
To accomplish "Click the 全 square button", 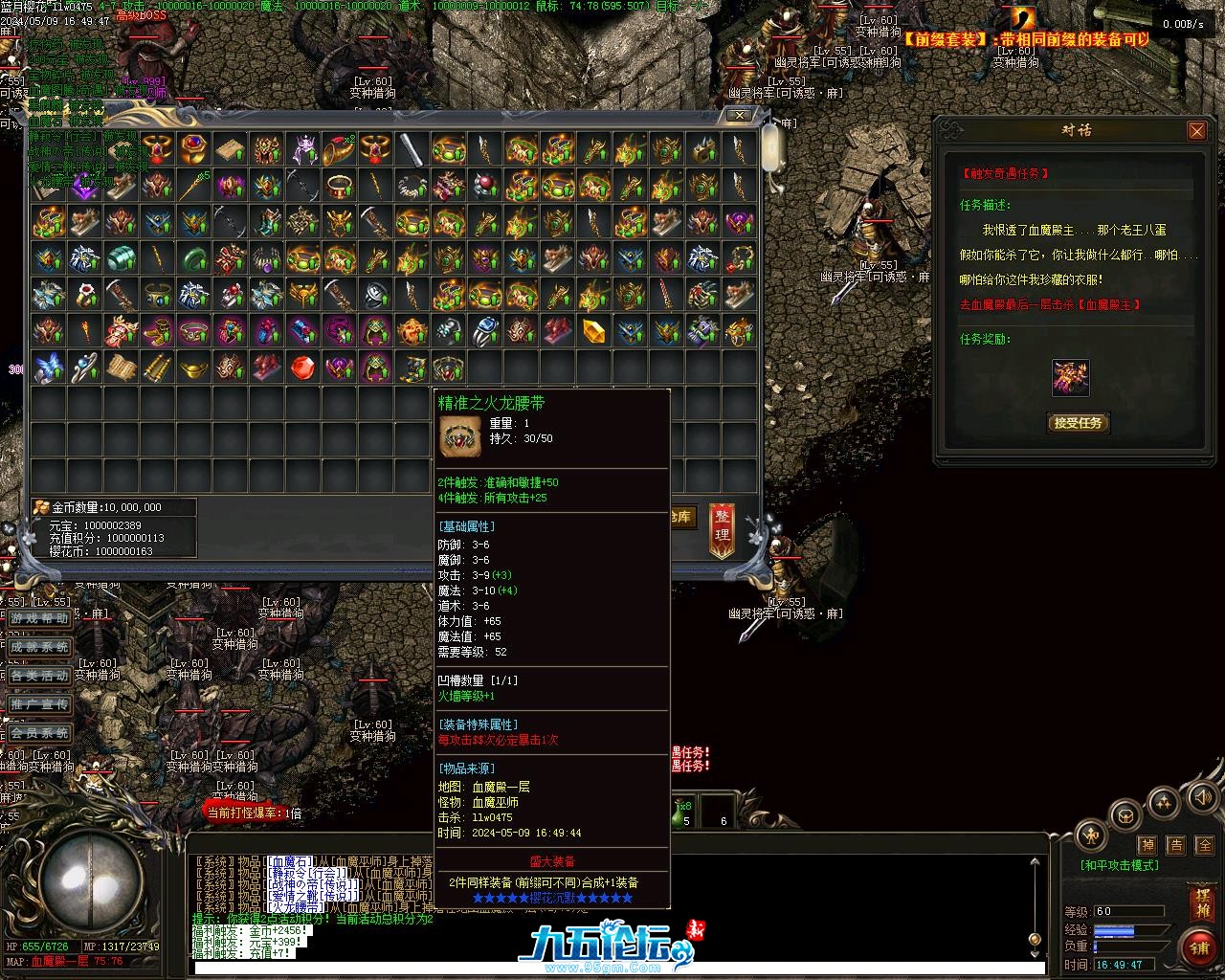I will tap(1205, 845).
